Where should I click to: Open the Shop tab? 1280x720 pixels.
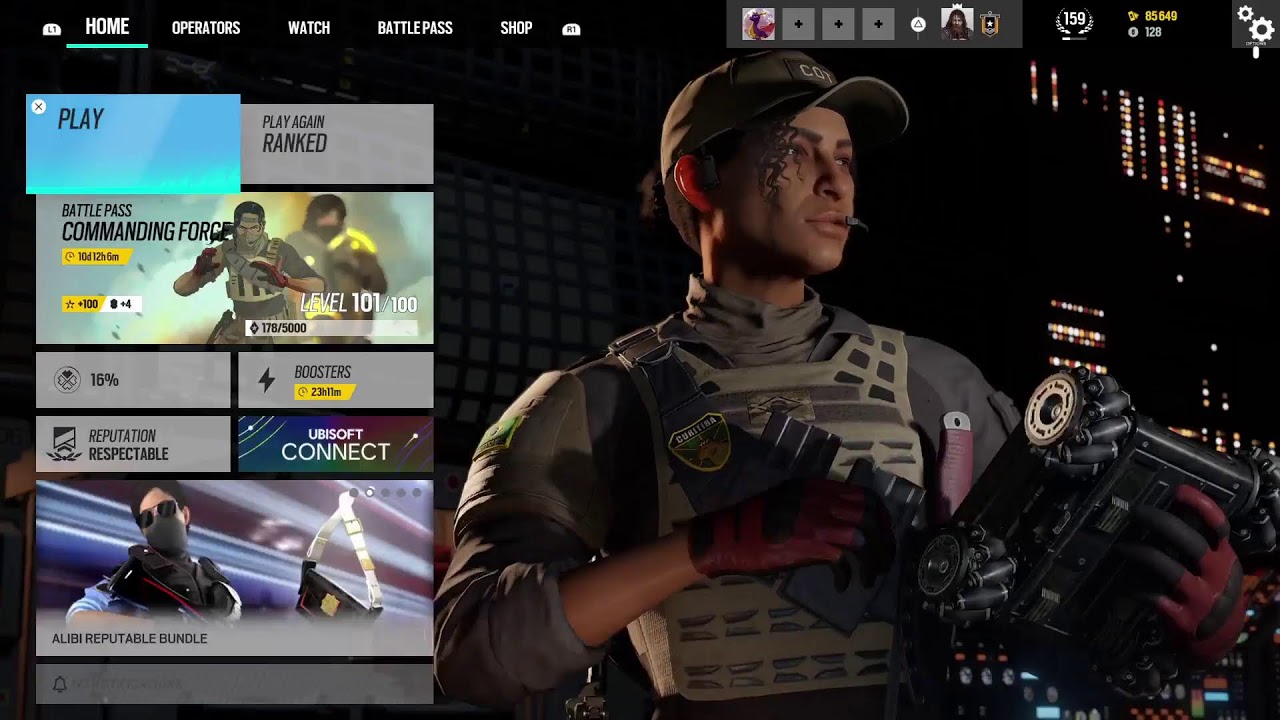coord(516,28)
